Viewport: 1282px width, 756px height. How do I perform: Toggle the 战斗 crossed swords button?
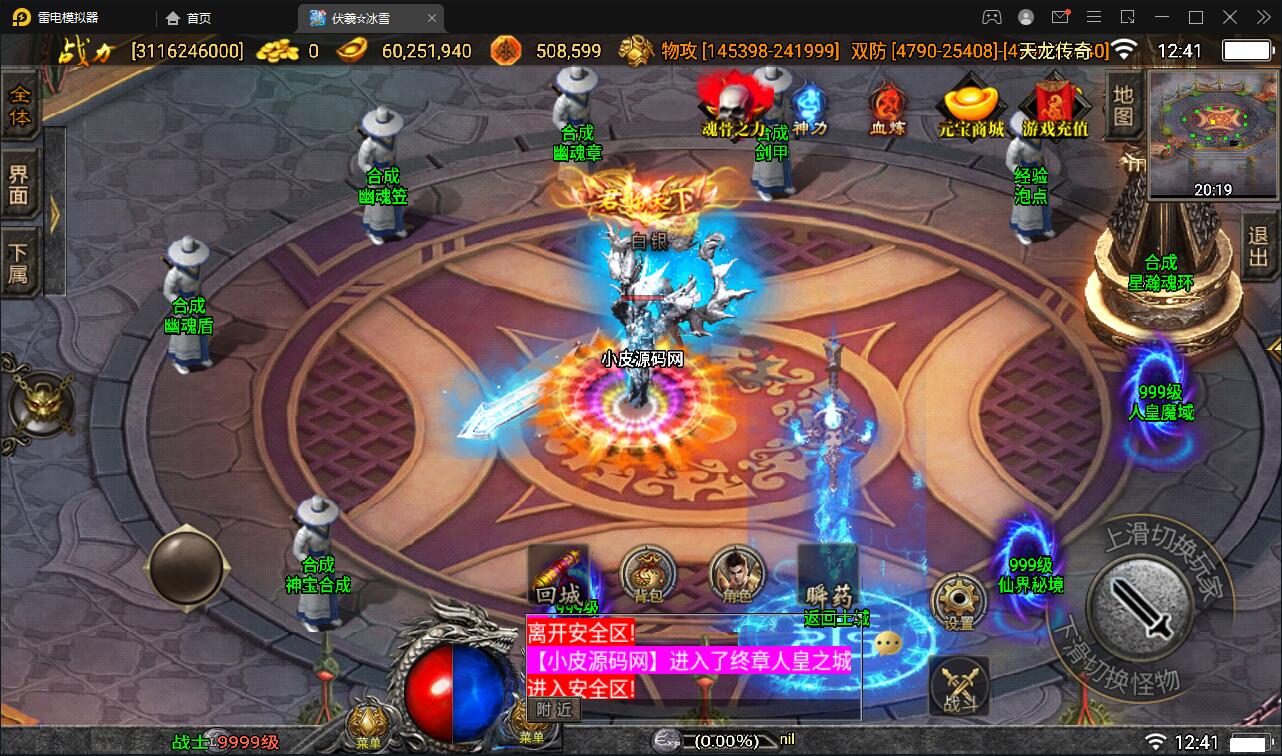(x=959, y=687)
